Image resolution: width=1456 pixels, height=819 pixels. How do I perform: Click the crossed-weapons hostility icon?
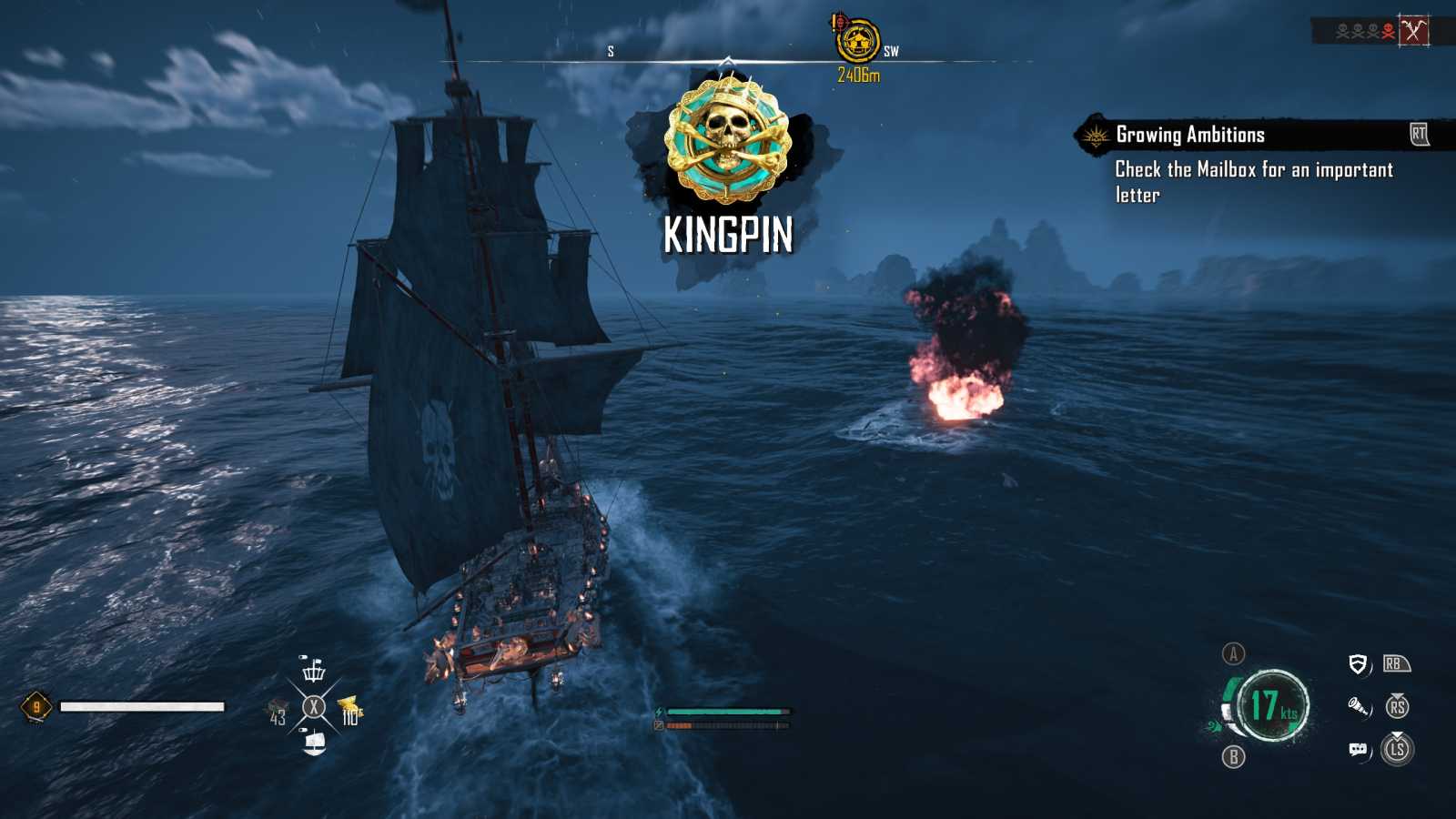pos(1413,31)
